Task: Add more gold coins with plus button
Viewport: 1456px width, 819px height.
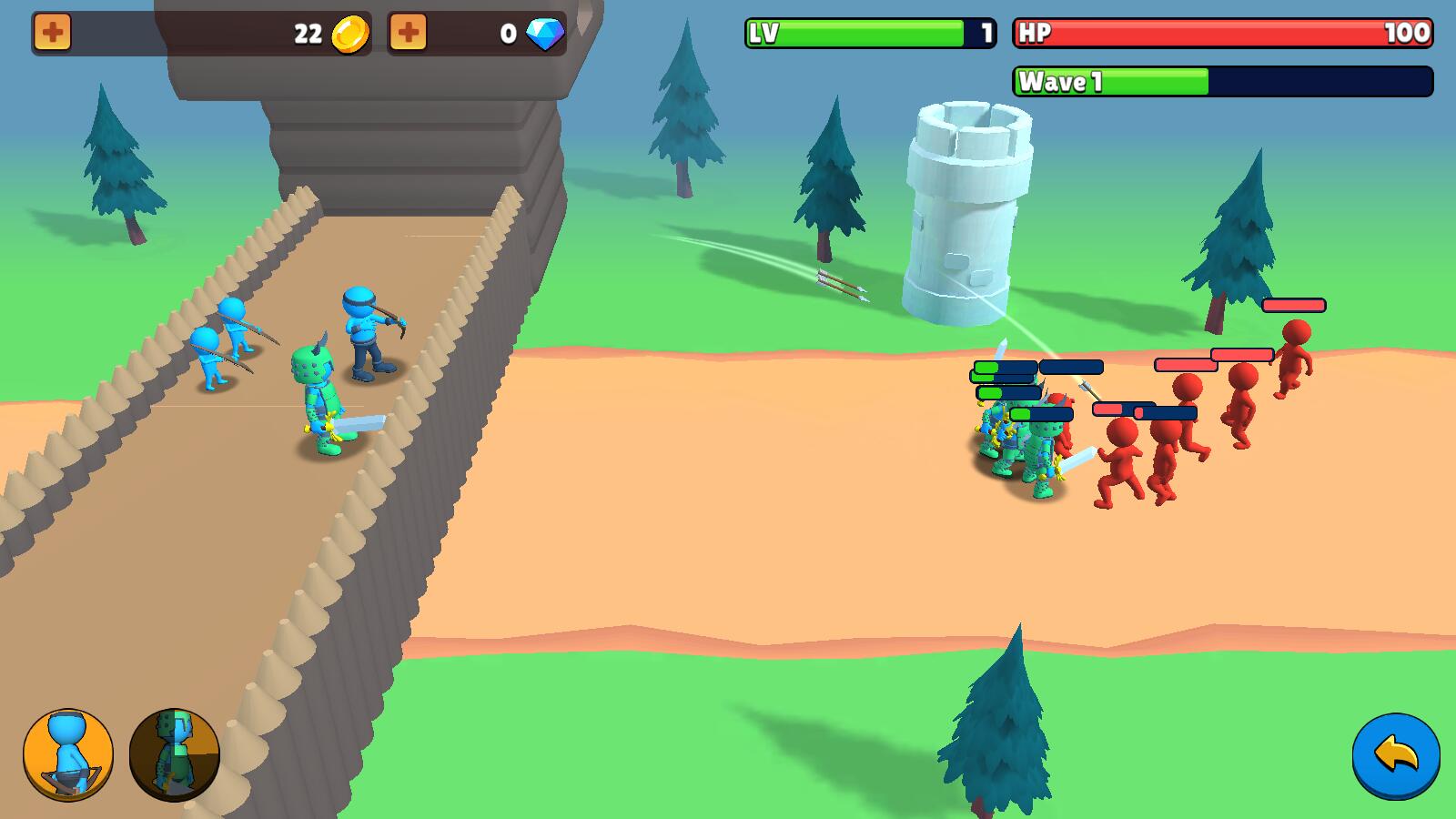Action: [x=53, y=34]
